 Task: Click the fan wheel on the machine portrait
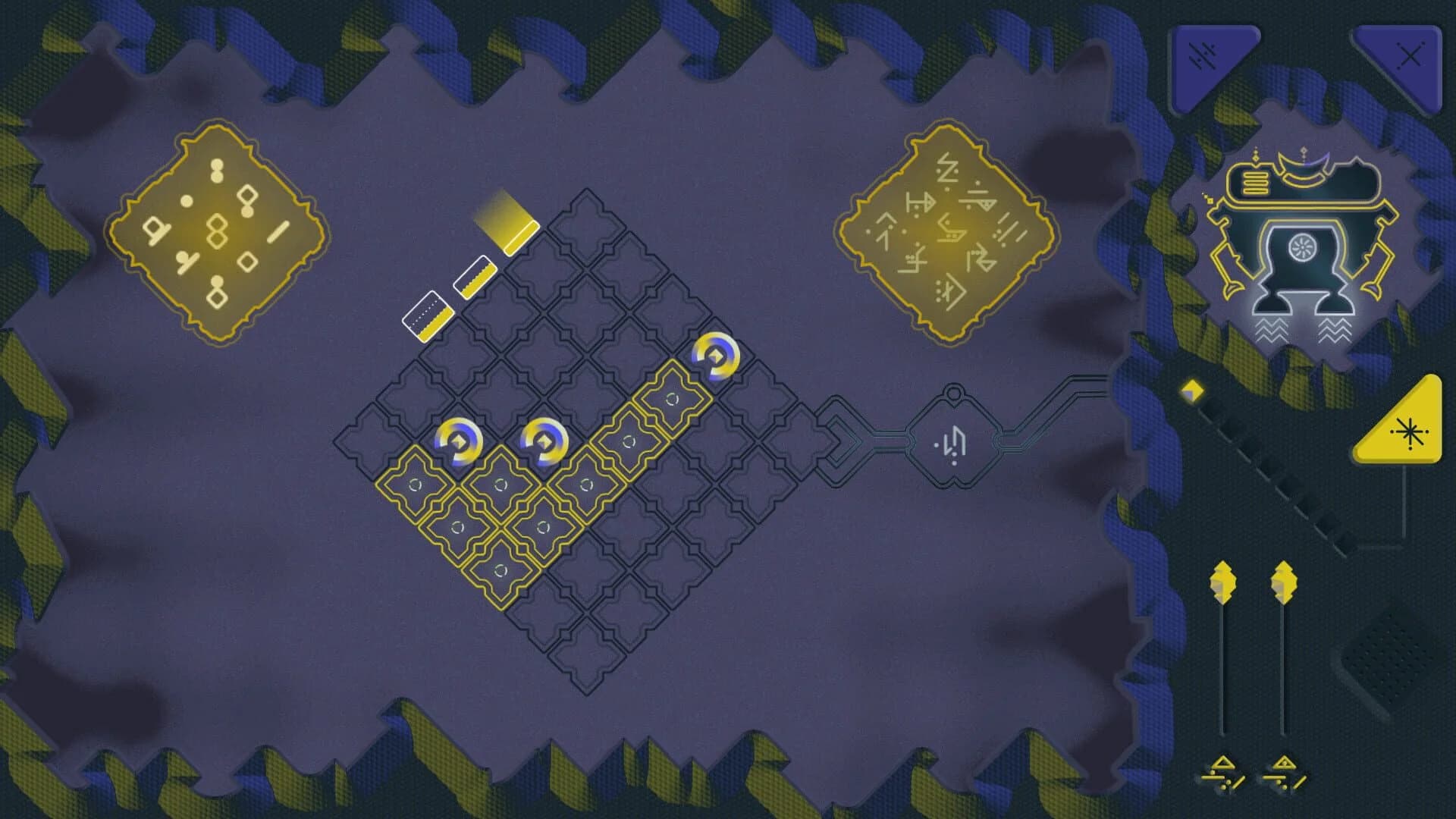(x=1302, y=245)
